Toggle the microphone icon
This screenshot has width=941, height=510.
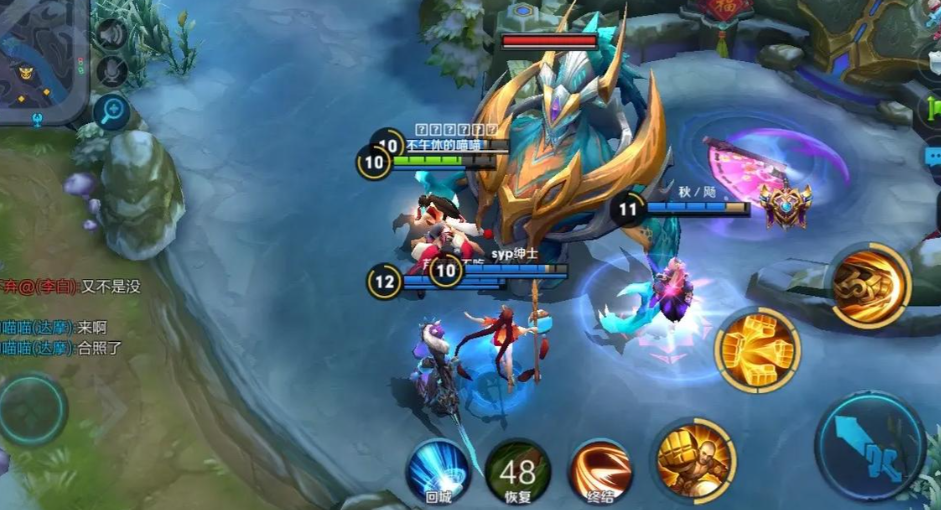click(x=112, y=71)
